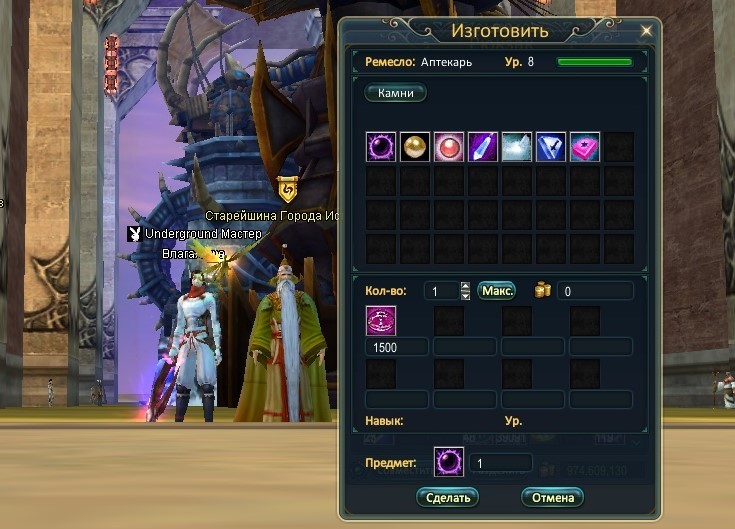Cancel crafting with Отмена
Image resolution: width=735 pixels, height=529 pixels.
[552, 497]
